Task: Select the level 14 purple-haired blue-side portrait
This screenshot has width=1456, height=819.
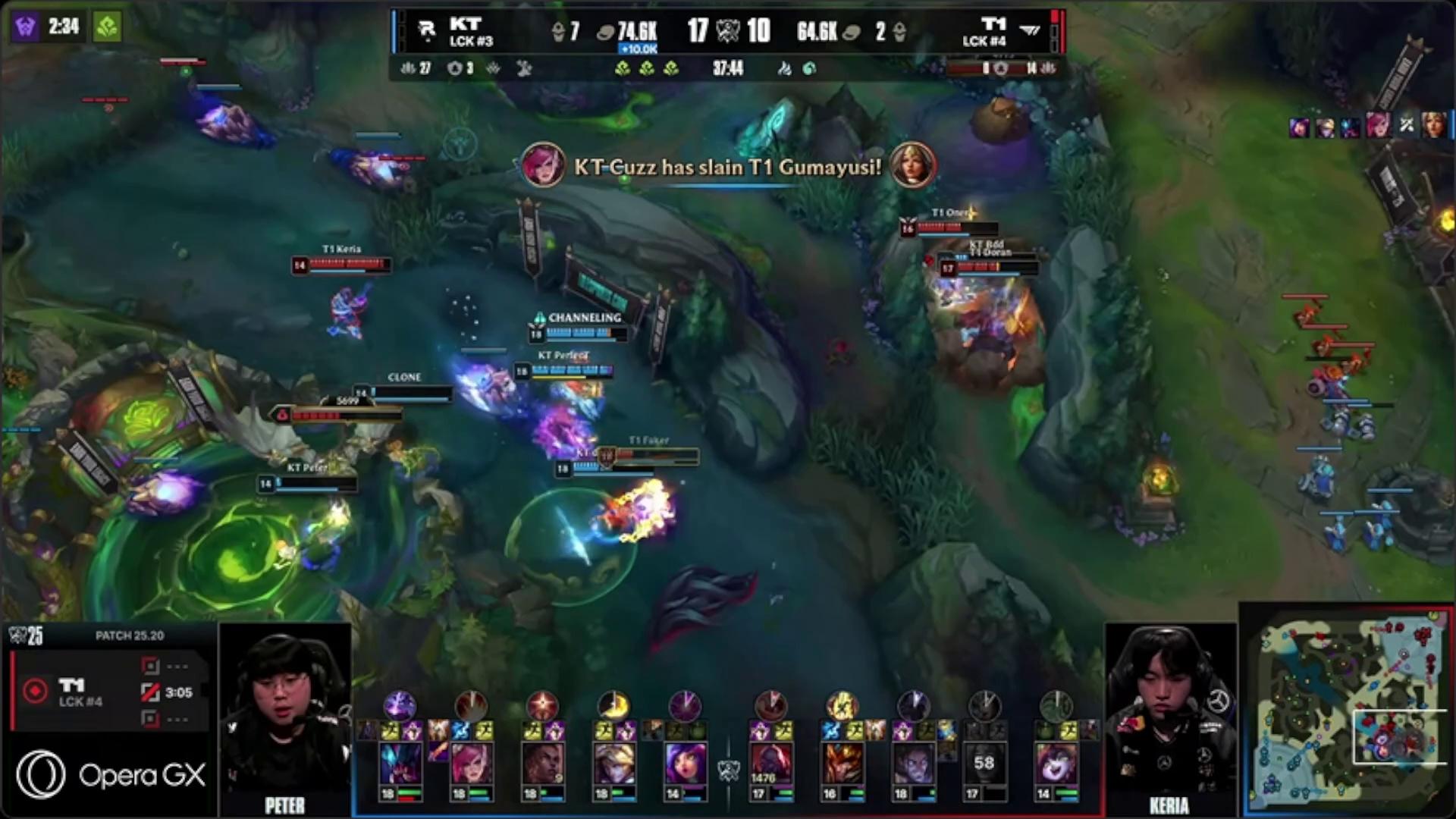Action: point(684,764)
